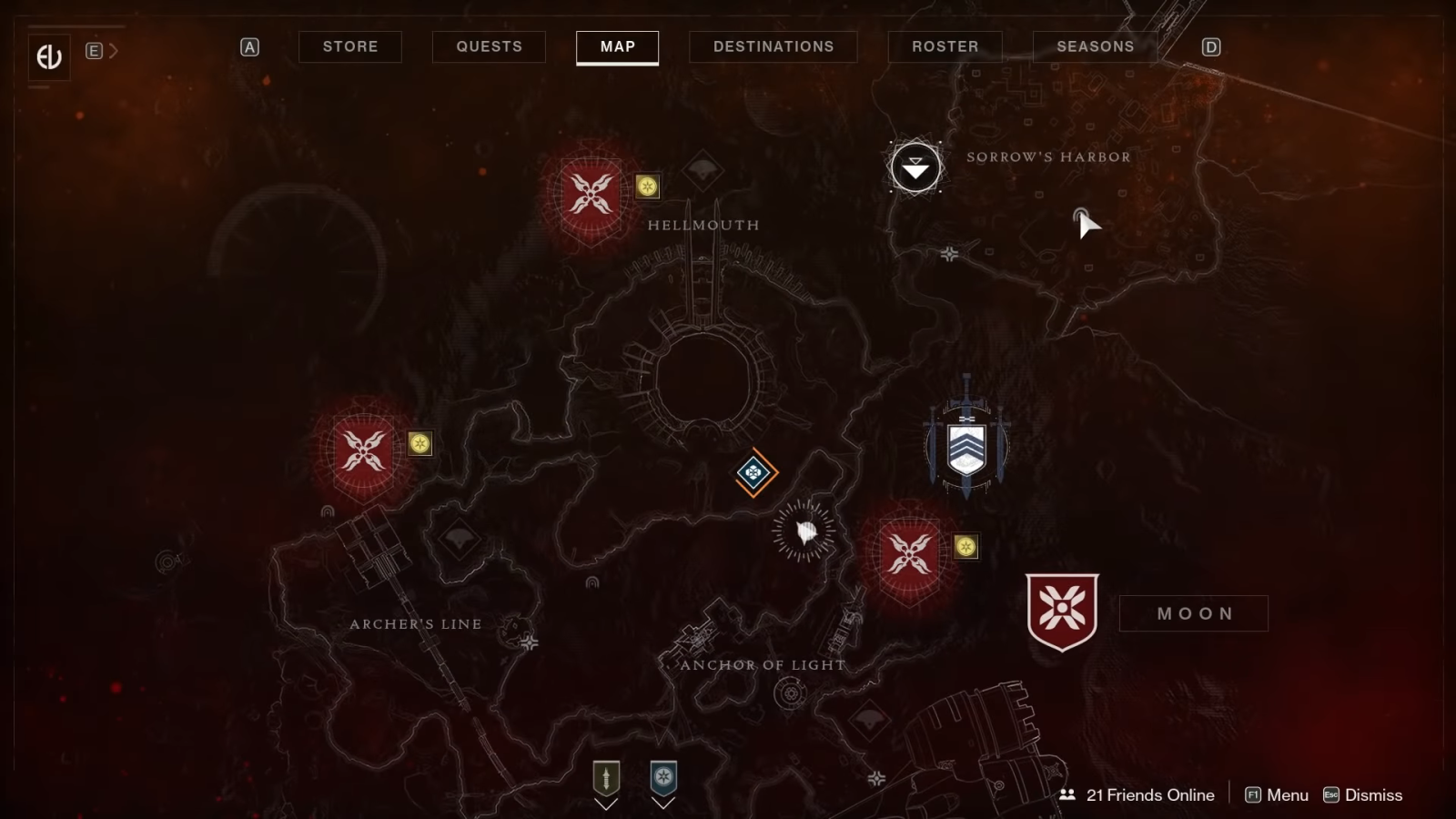Switch to the Seasons tab
The height and width of the screenshot is (819, 1456).
click(x=1095, y=46)
